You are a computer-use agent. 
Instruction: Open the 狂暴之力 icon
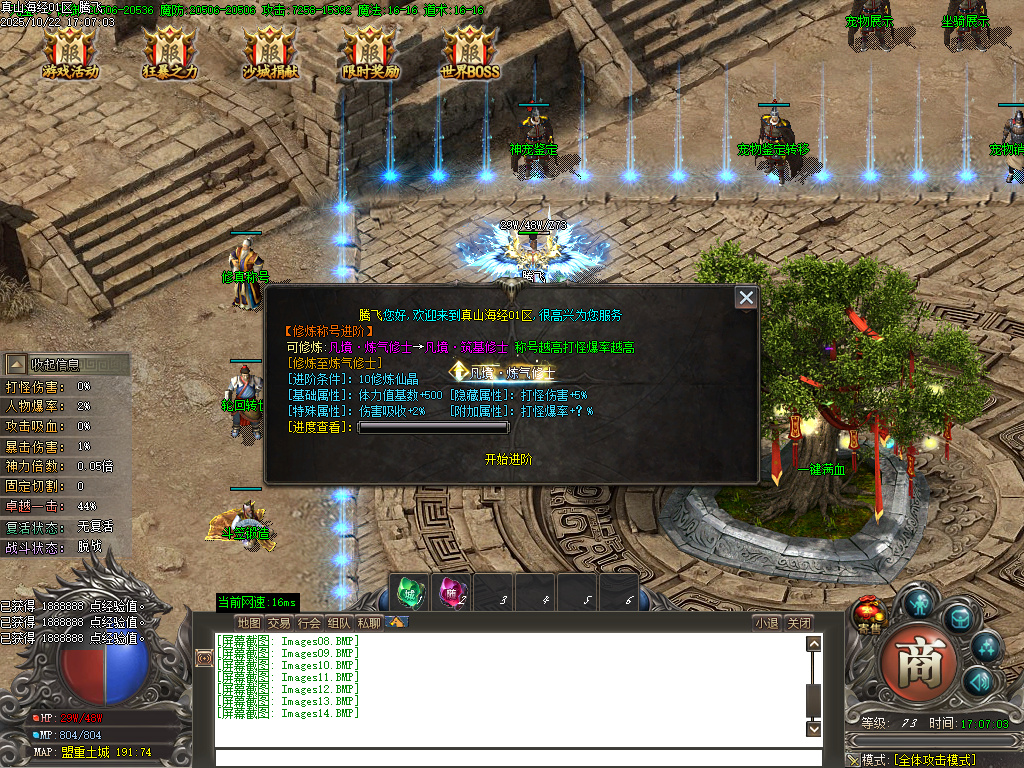[169, 54]
